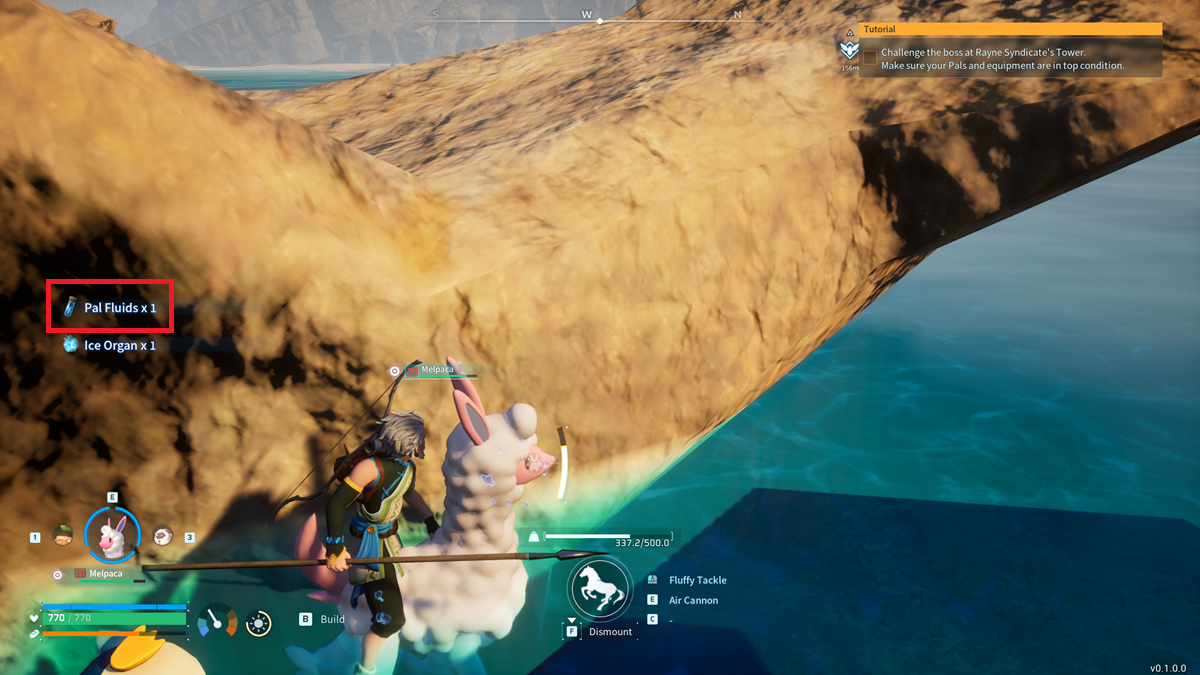
Task: Click the Rayne Syndicate Tower quest marker icon
Action: [x=850, y=51]
